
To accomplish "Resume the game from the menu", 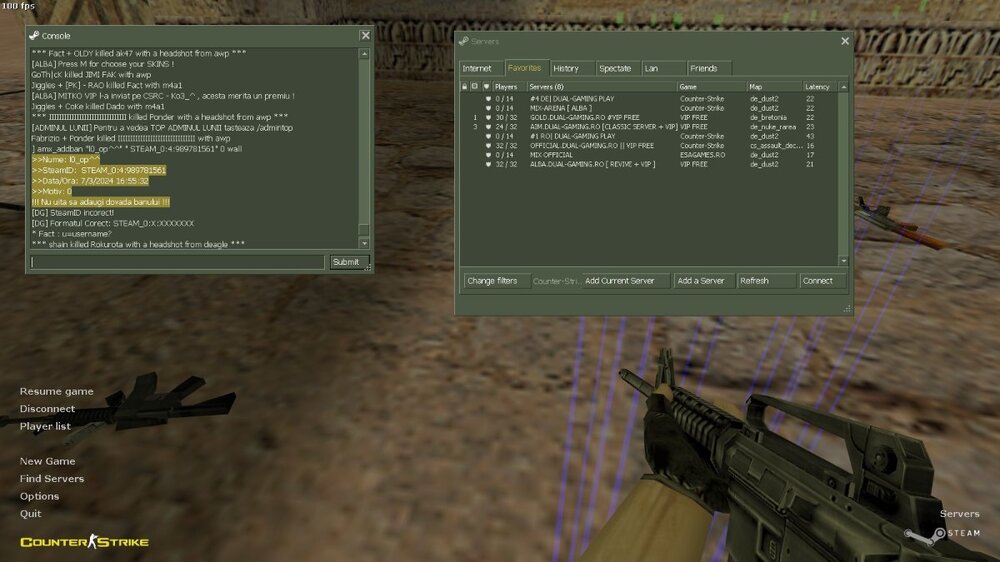I will 56,391.
